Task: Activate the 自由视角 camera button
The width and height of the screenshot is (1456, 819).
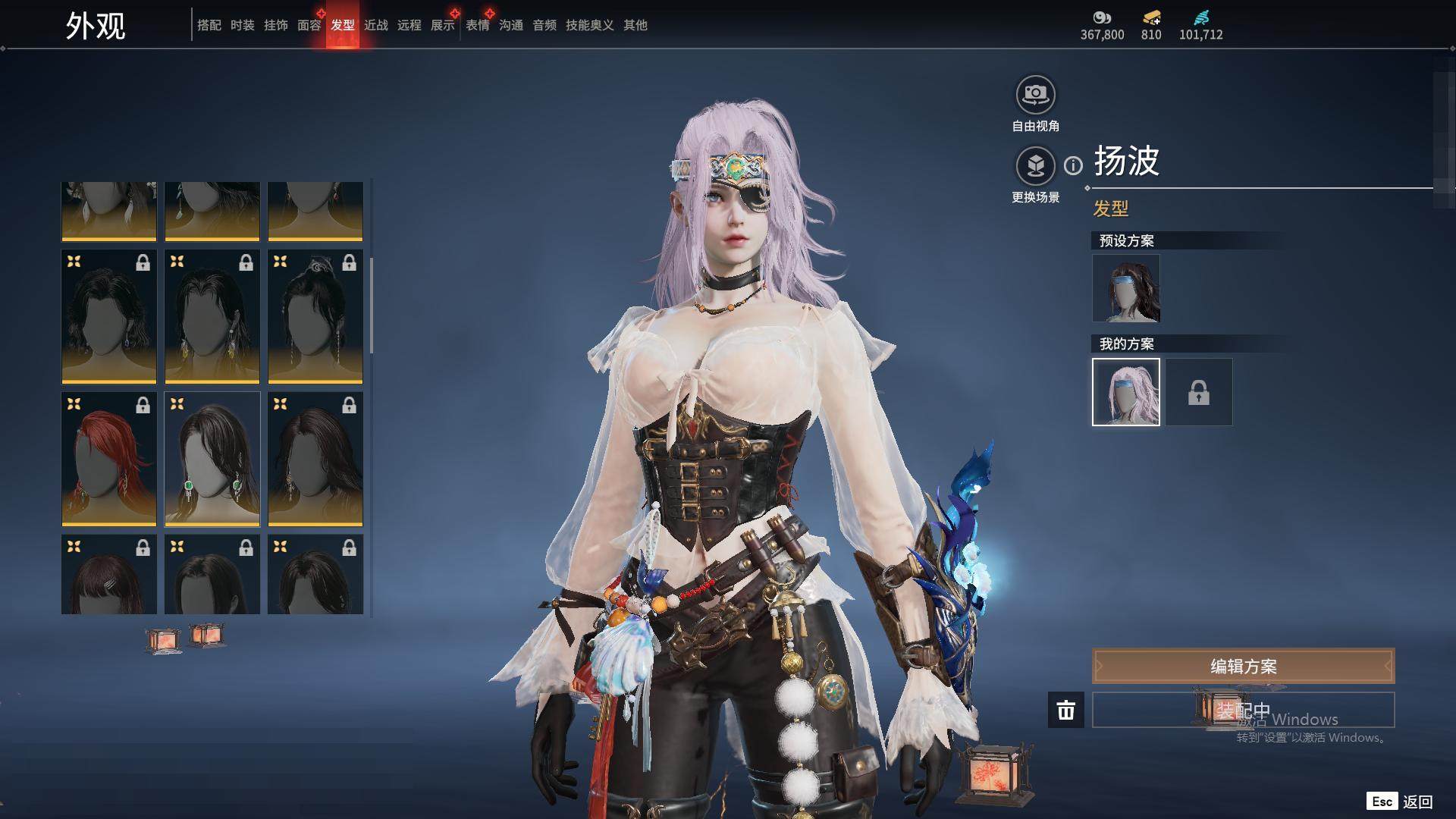Action: (1035, 96)
